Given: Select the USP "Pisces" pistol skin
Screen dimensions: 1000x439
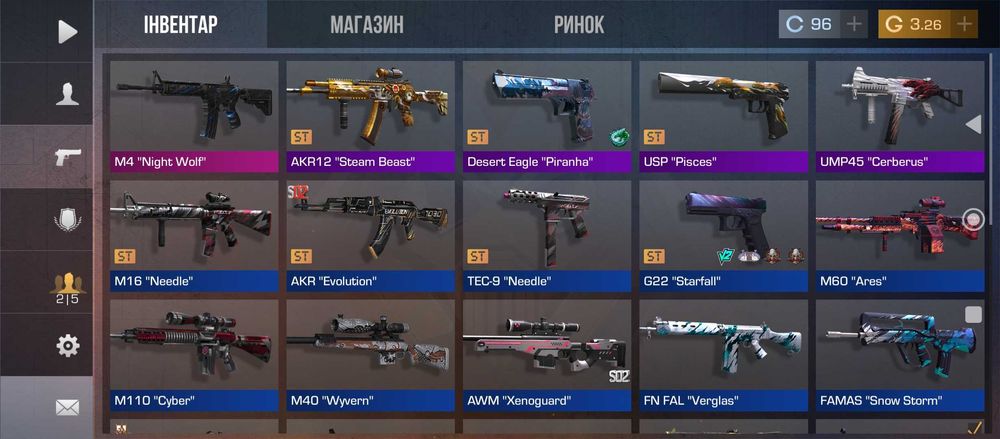Looking at the screenshot, I should (723, 116).
